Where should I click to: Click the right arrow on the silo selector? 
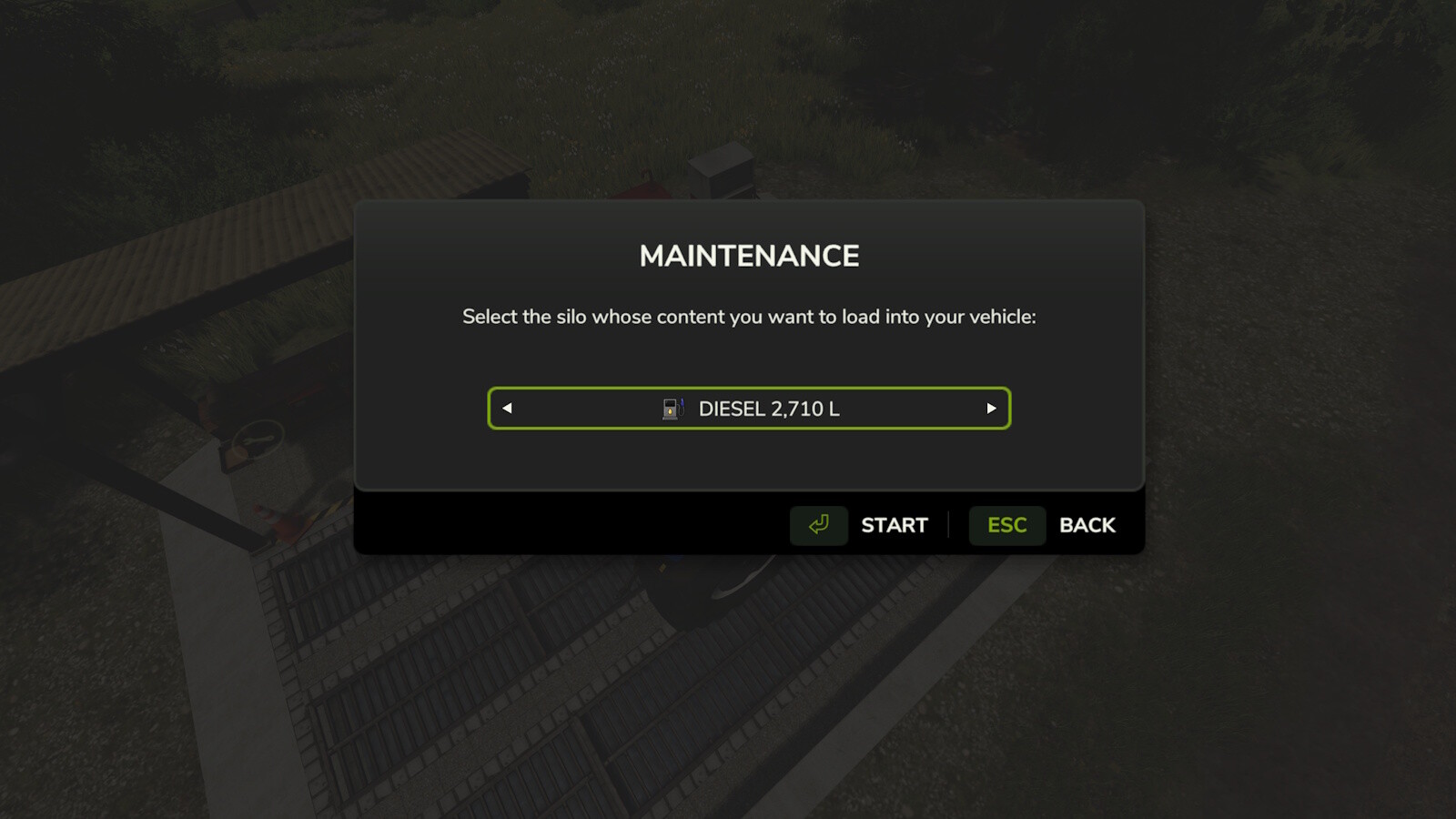(x=991, y=409)
